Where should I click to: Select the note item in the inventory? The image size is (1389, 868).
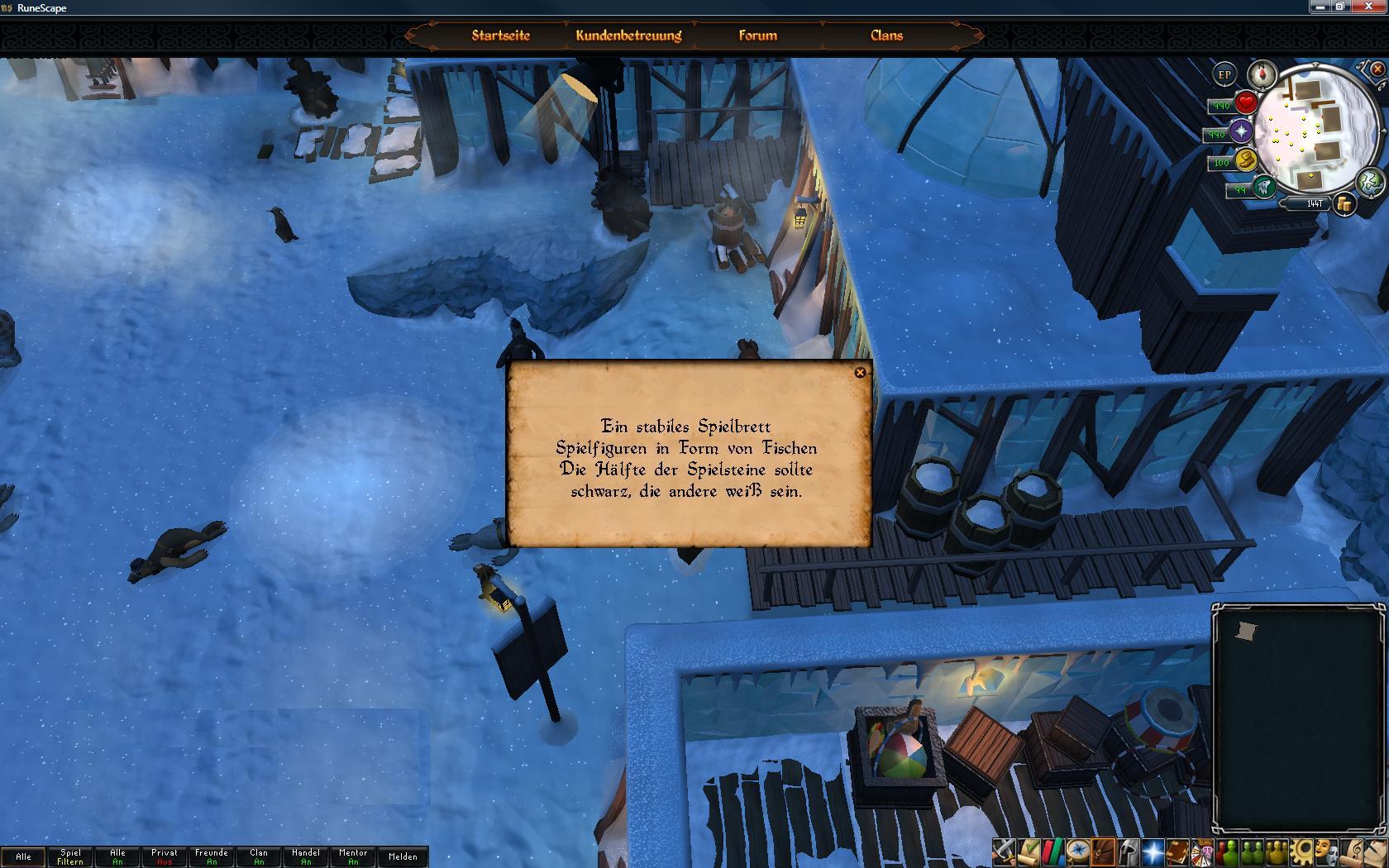[x=1245, y=632]
